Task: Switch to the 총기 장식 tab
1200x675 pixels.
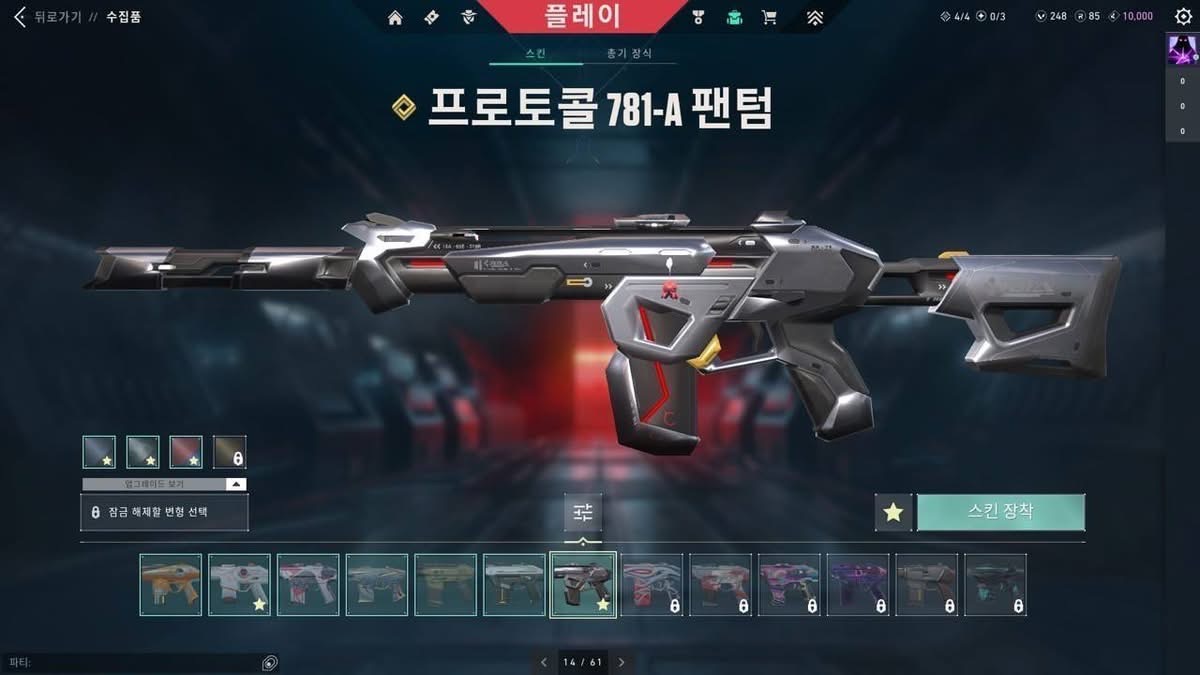Action: 629,53
